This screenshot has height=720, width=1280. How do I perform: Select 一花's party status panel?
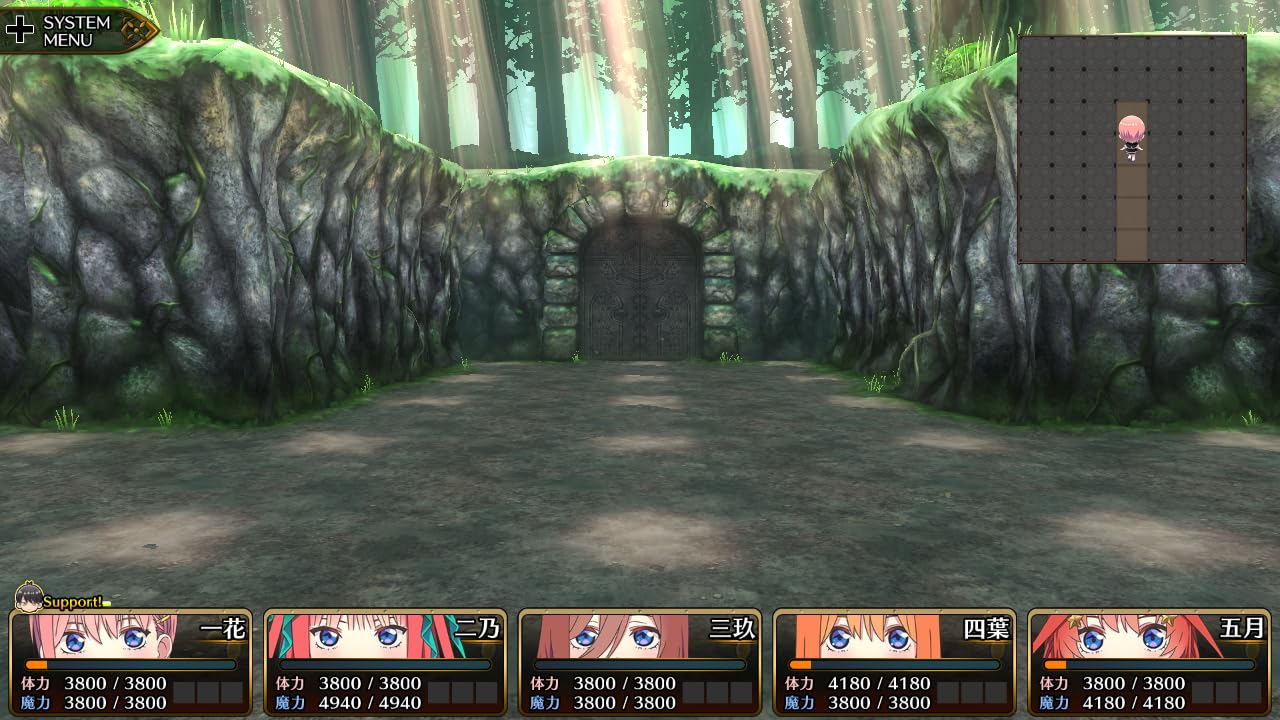[x=130, y=662]
